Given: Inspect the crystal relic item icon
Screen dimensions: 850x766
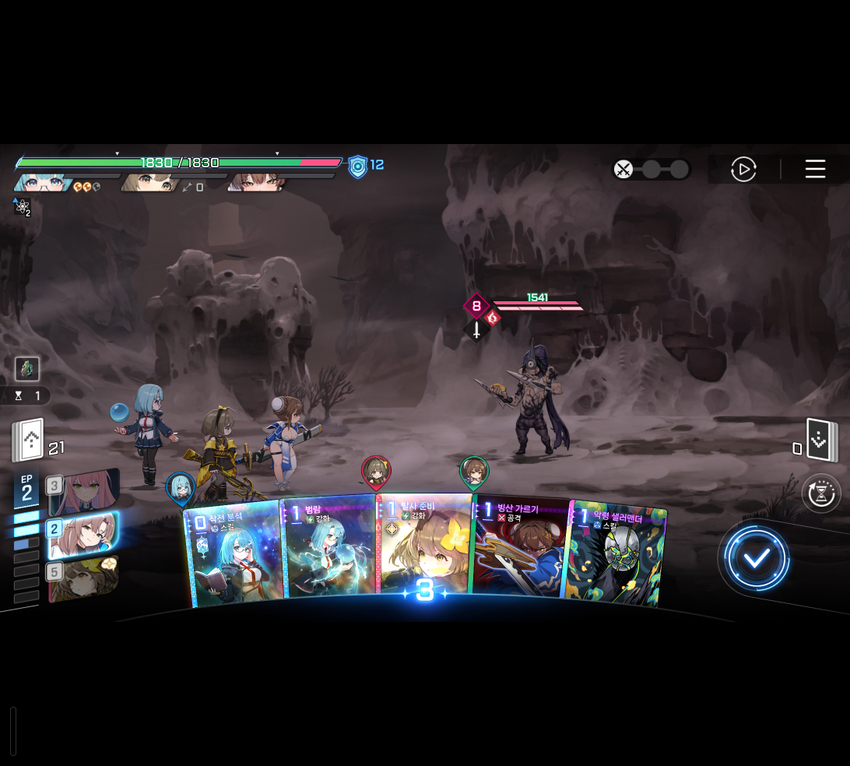Looking at the screenshot, I should pyautogui.click(x=27, y=368).
